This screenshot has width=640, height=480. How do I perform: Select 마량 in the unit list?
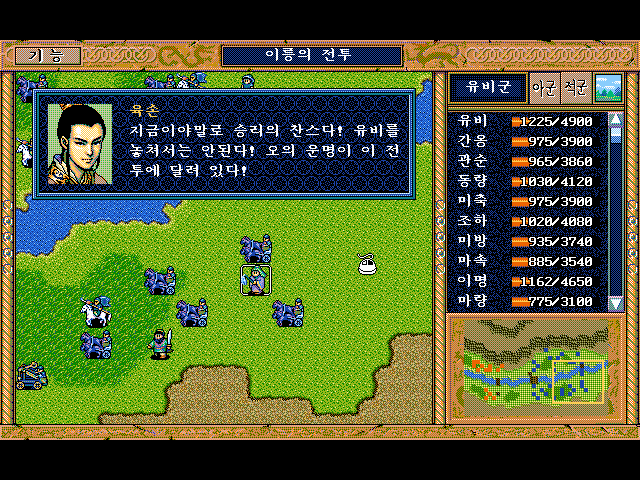point(470,301)
